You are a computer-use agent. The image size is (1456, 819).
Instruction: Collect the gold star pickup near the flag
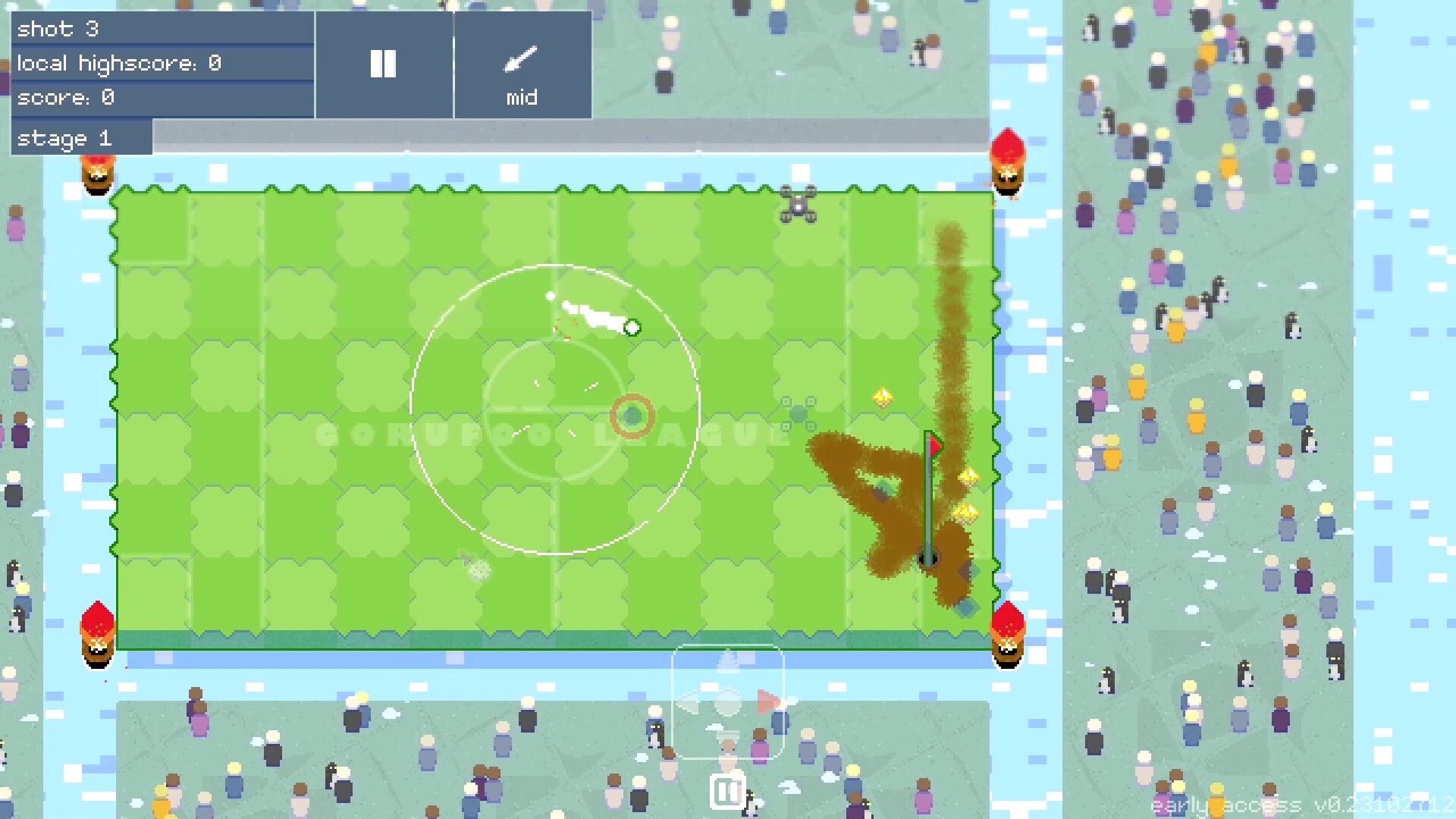(967, 476)
